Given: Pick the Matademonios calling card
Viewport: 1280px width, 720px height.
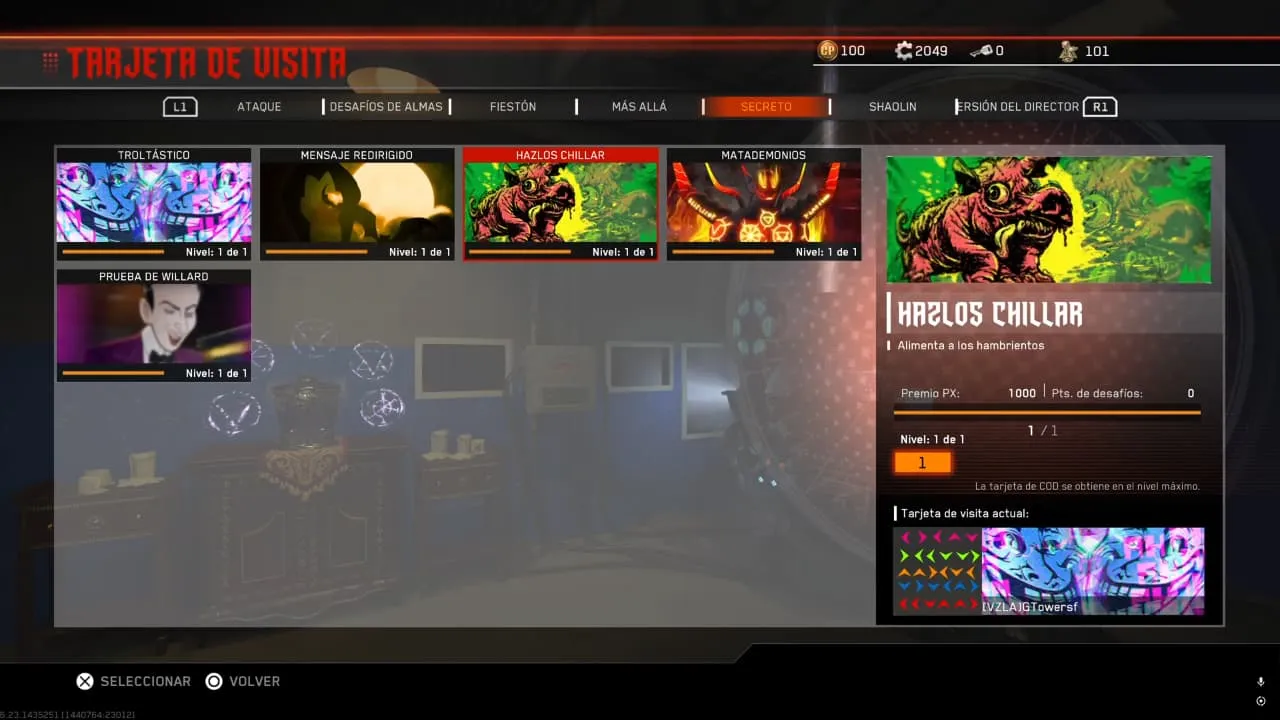Looking at the screenshot, I should click(764, 204).
